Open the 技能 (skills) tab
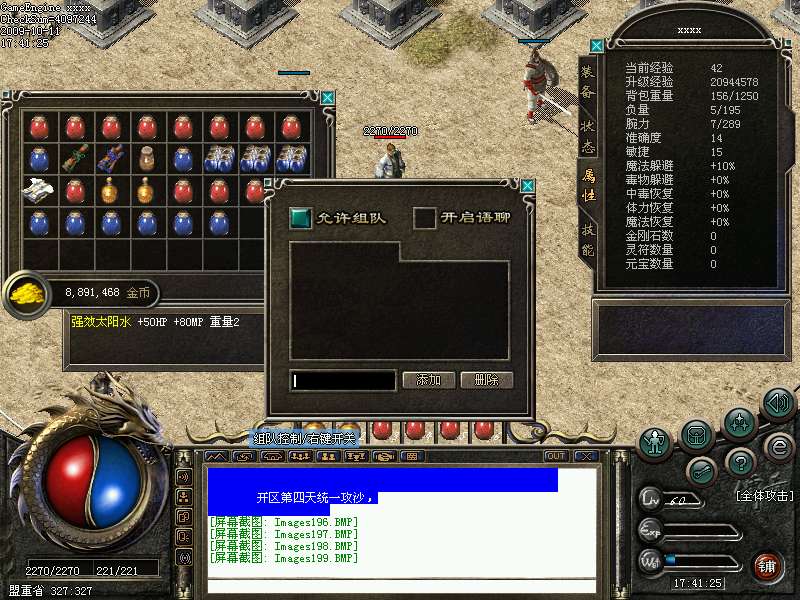This screenshot has height=600, width=800. [588, 242]
